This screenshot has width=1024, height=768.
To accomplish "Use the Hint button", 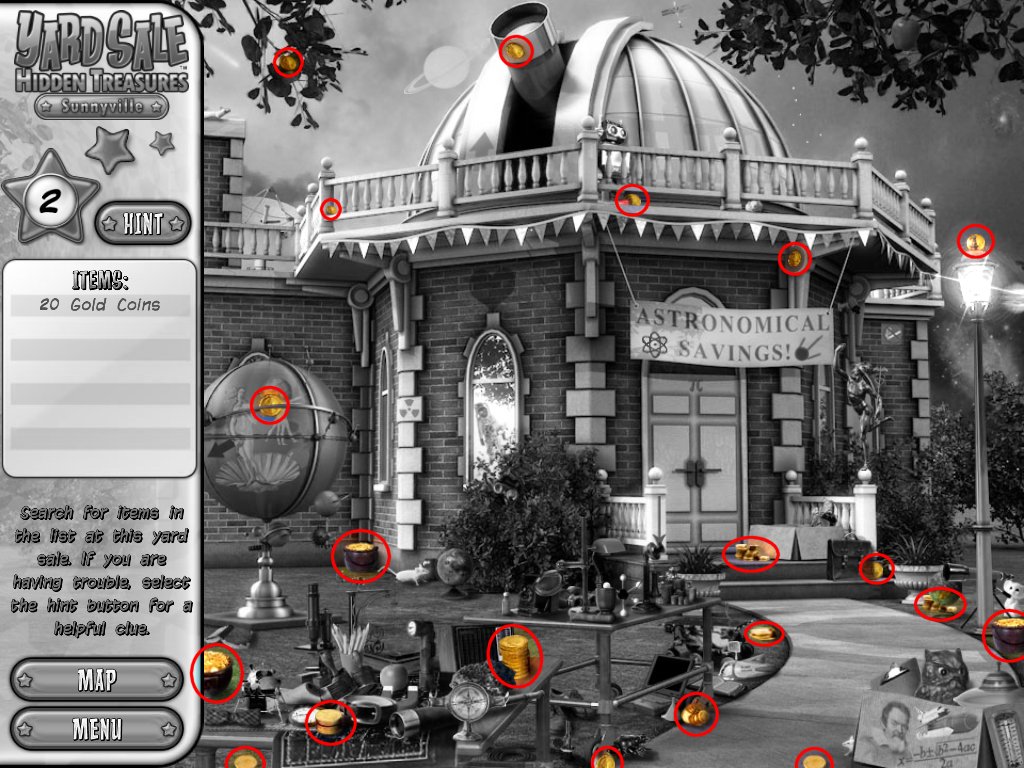I will pos(143,224).
